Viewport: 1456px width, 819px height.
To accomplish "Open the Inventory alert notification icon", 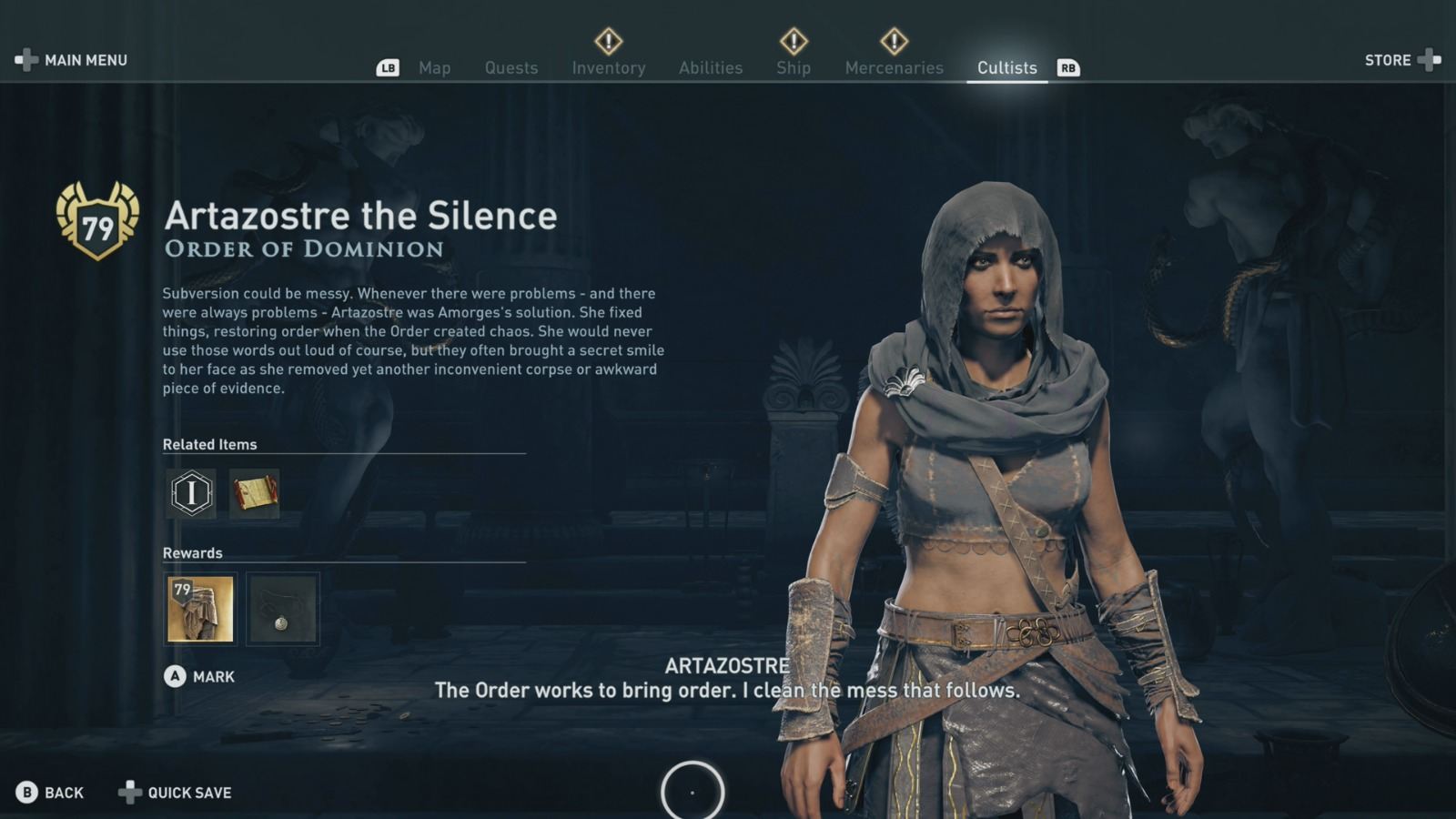I will point(609,40).
